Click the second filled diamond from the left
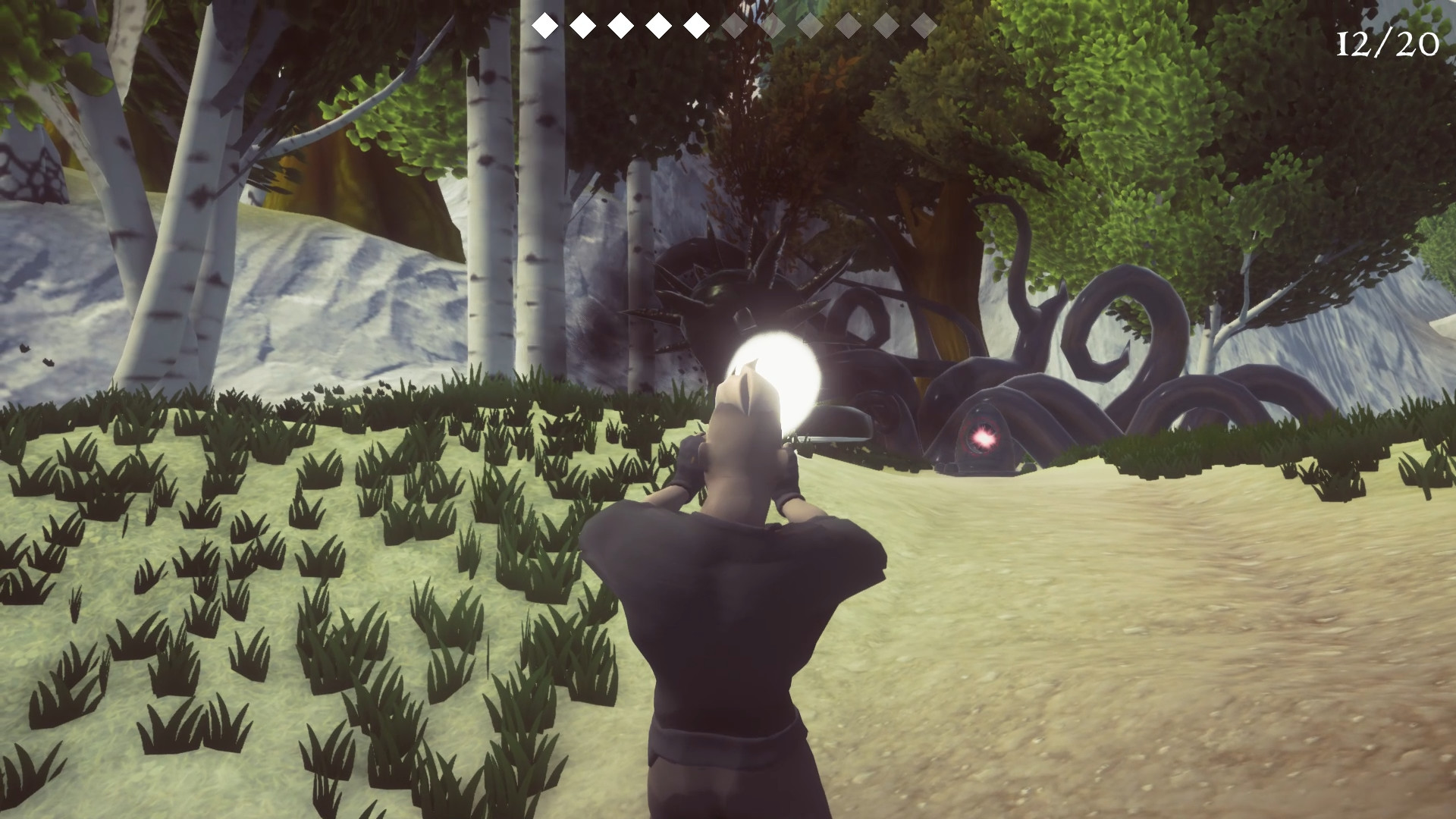 pos(581,24)
